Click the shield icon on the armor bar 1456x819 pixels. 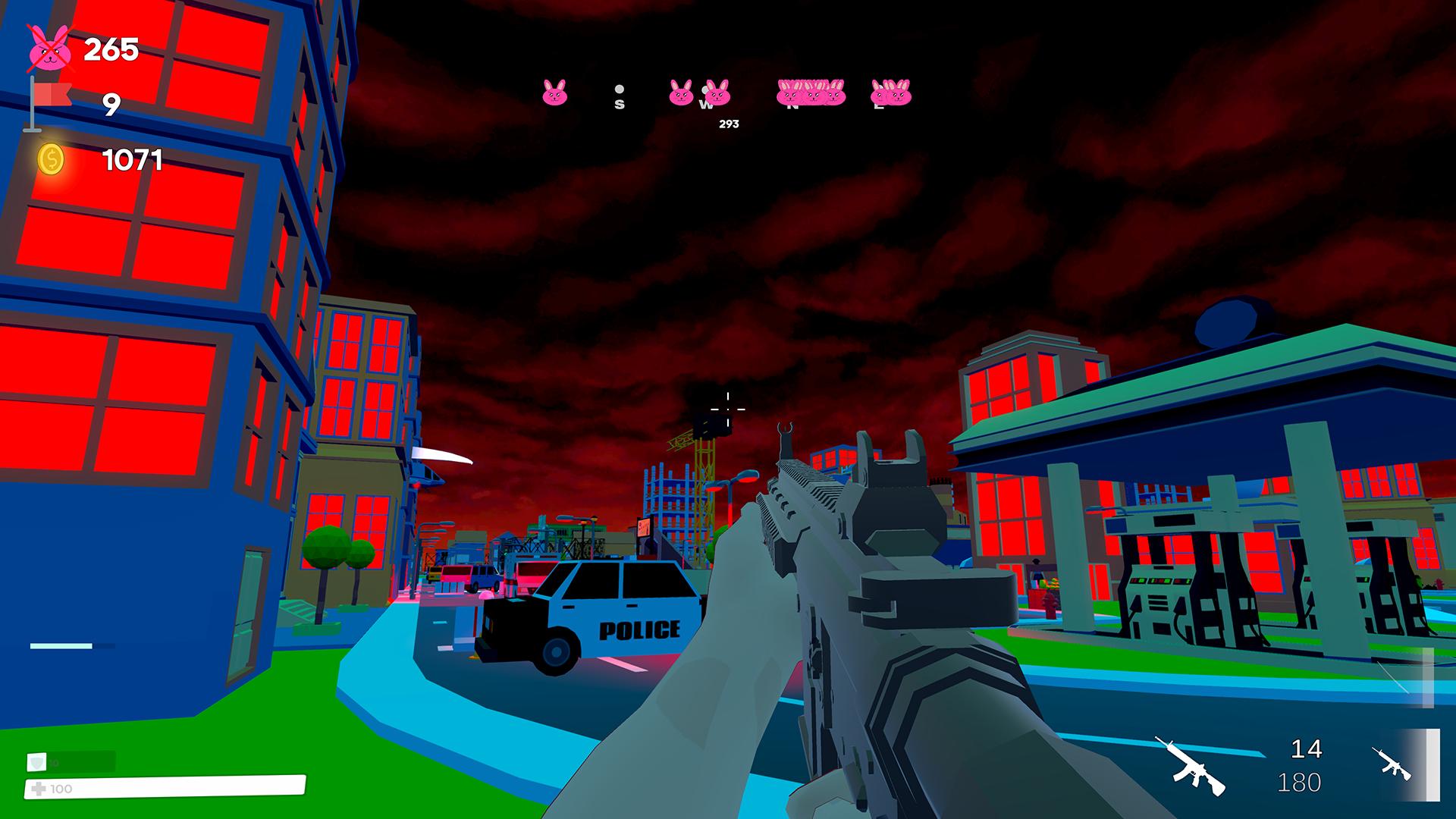pyautogui.click(x=36, y=763)
